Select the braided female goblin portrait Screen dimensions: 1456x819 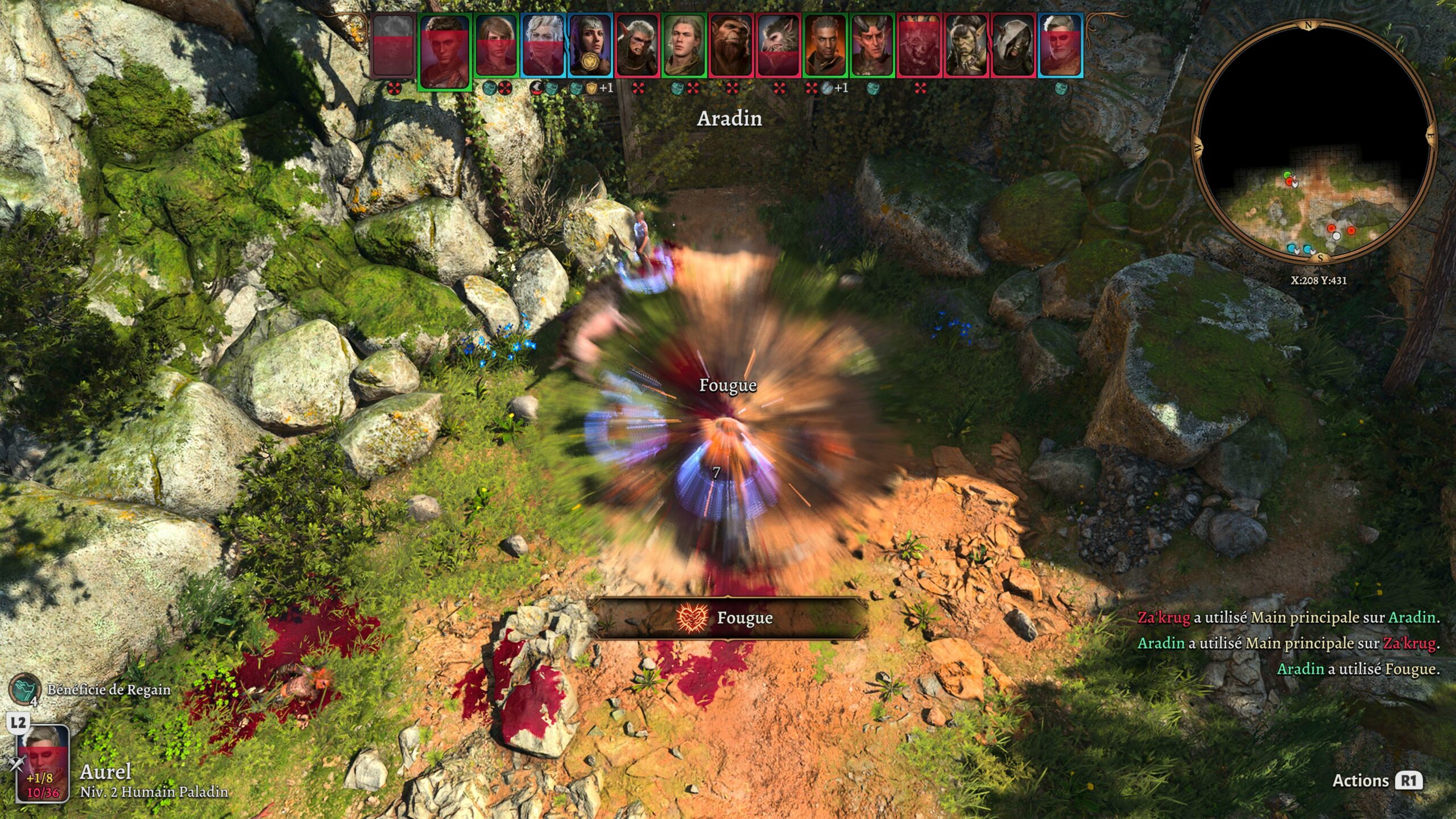point(966,45)
